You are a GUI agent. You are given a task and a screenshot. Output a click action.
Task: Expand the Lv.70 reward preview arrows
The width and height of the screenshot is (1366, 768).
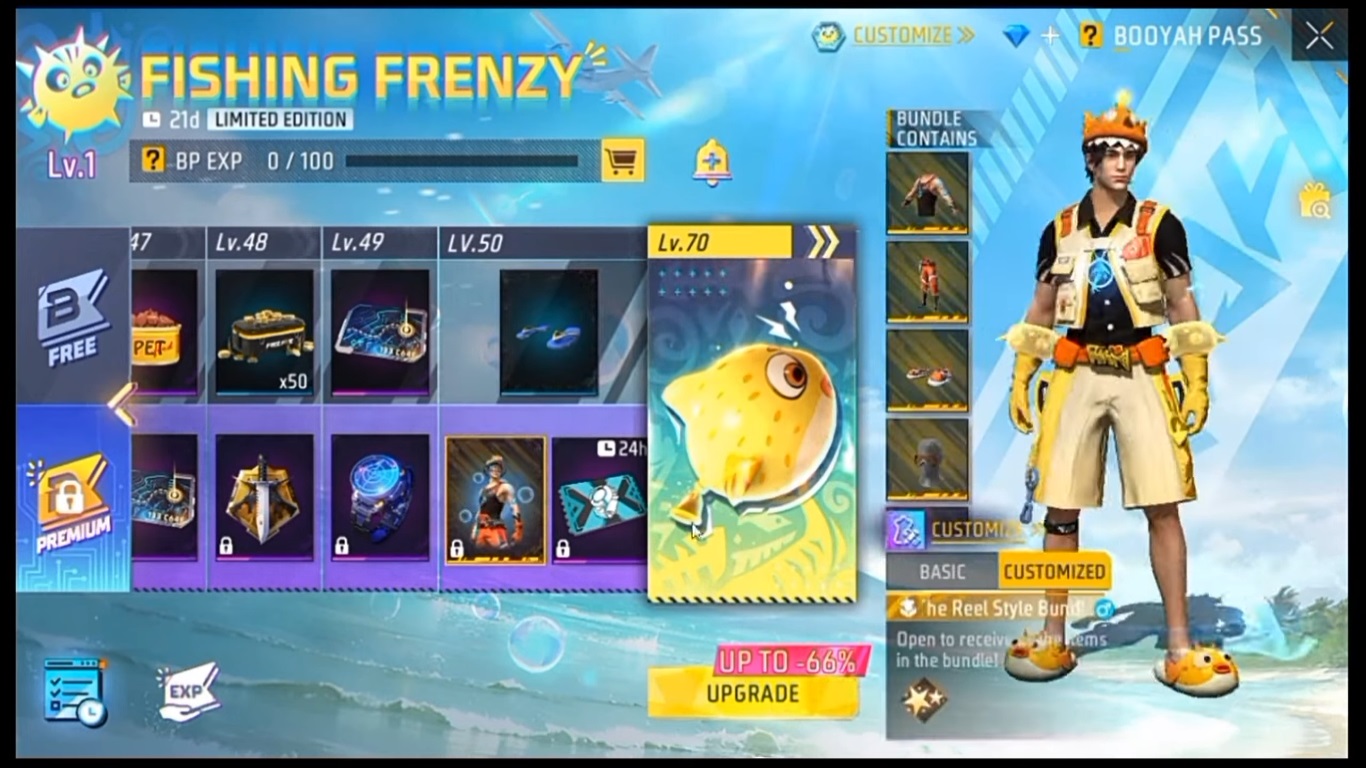click(822, 241)
